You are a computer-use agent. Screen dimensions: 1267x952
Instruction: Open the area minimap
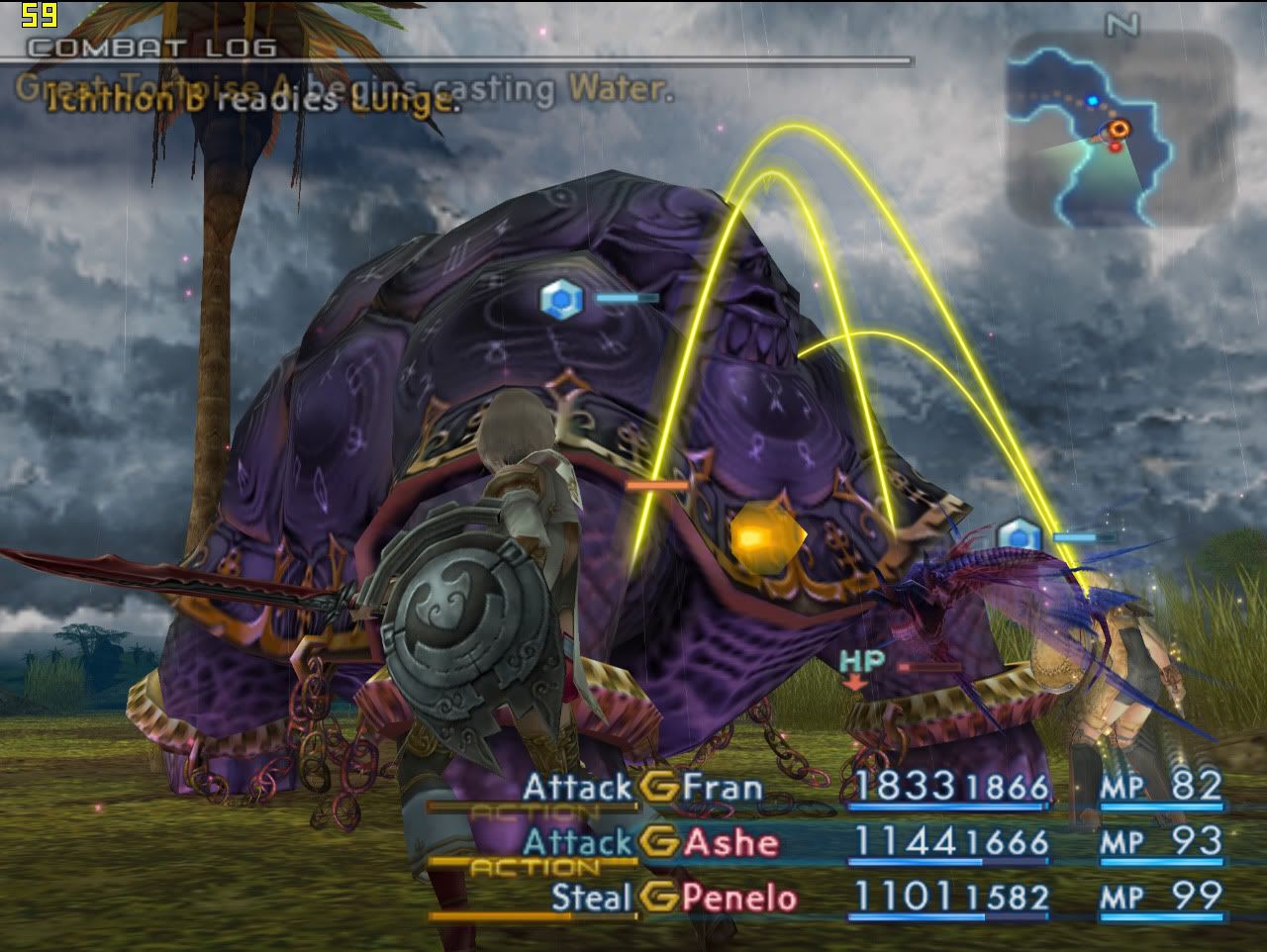pyautogui.click(x=1121, y=129)
